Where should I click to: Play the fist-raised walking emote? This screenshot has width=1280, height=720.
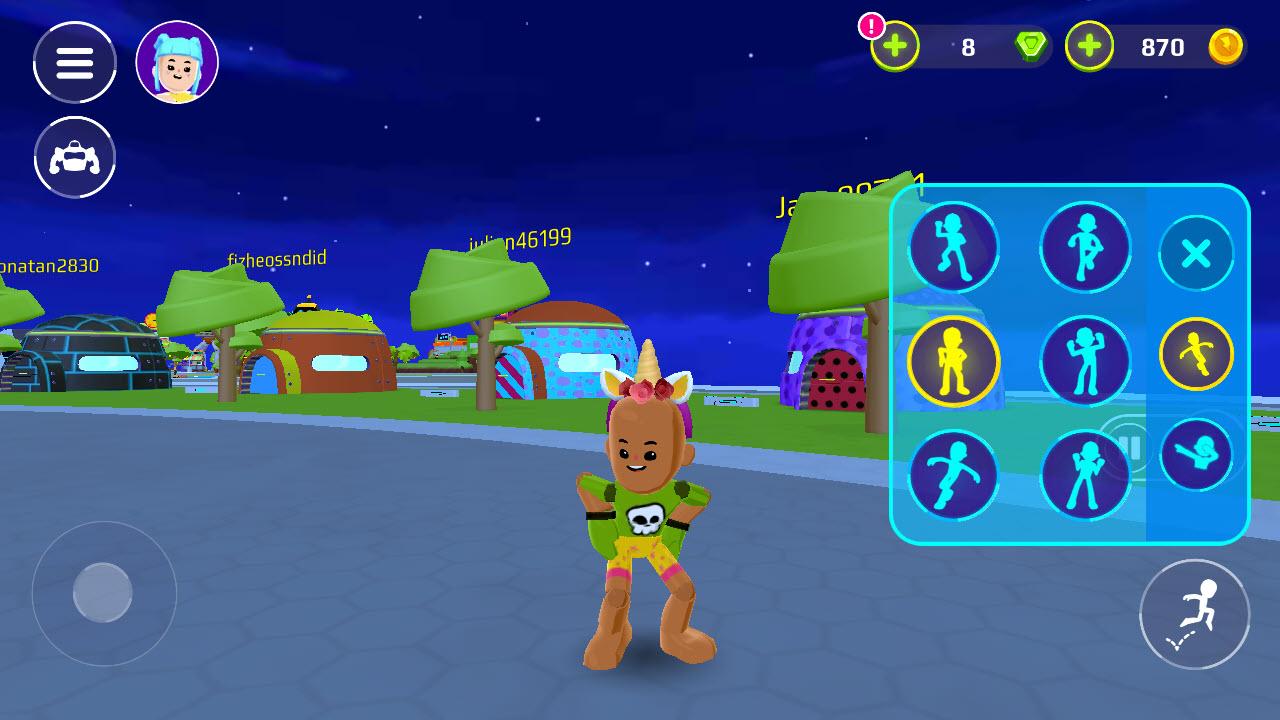point(953,247)
